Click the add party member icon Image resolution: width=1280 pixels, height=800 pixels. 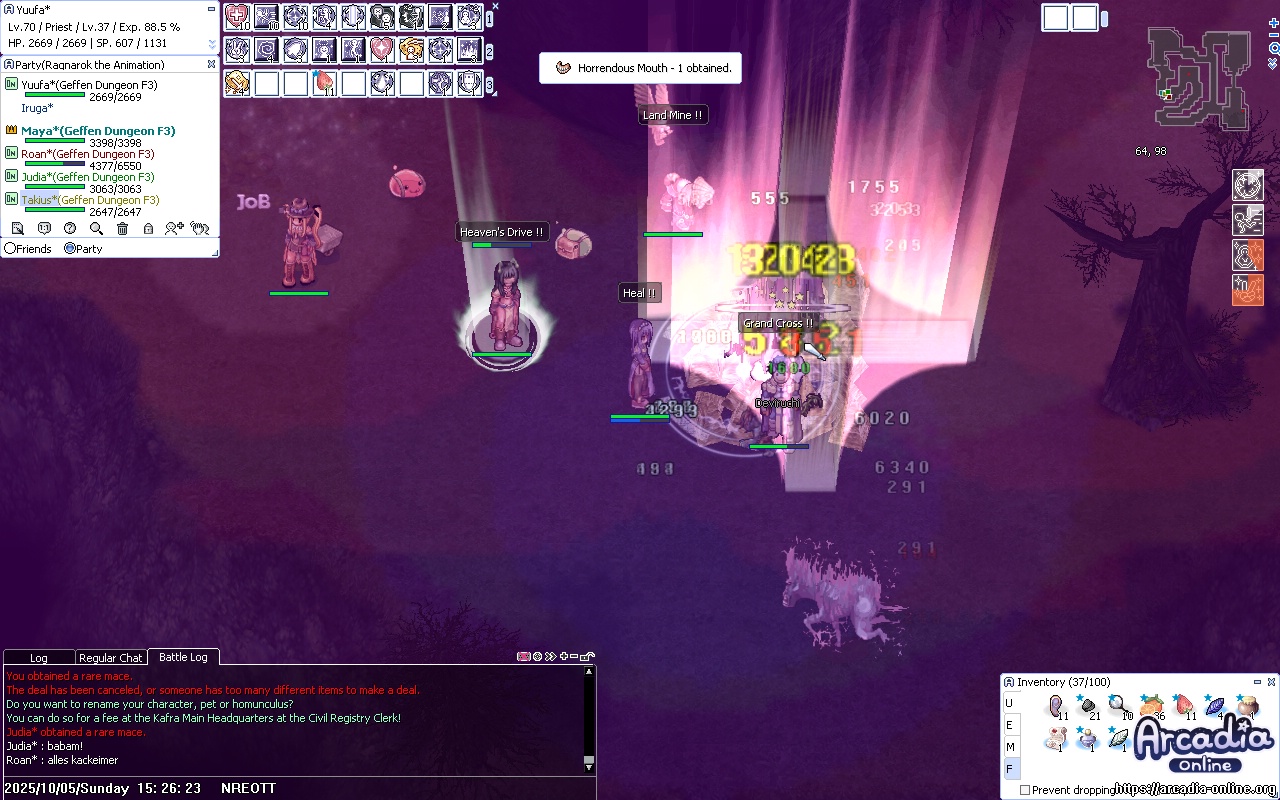174,229
